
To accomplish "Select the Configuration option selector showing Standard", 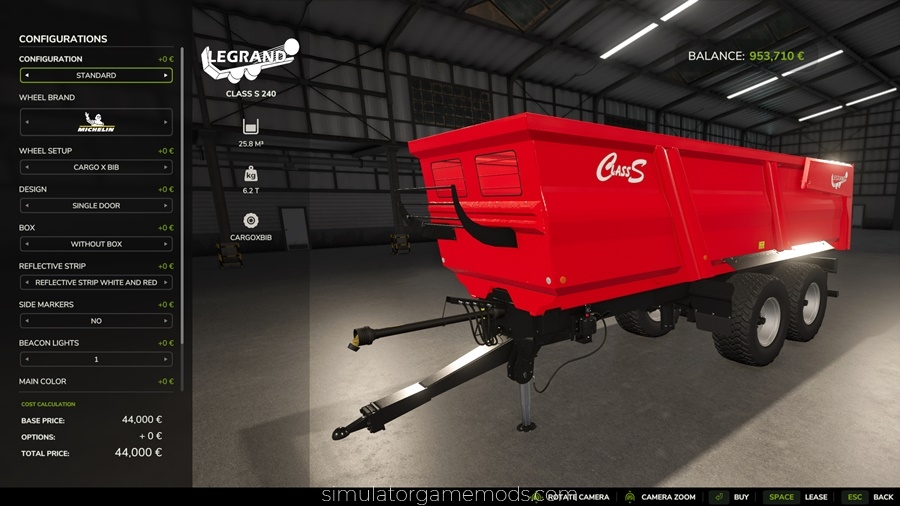I will pyautogui.click(x=96, y=75).
